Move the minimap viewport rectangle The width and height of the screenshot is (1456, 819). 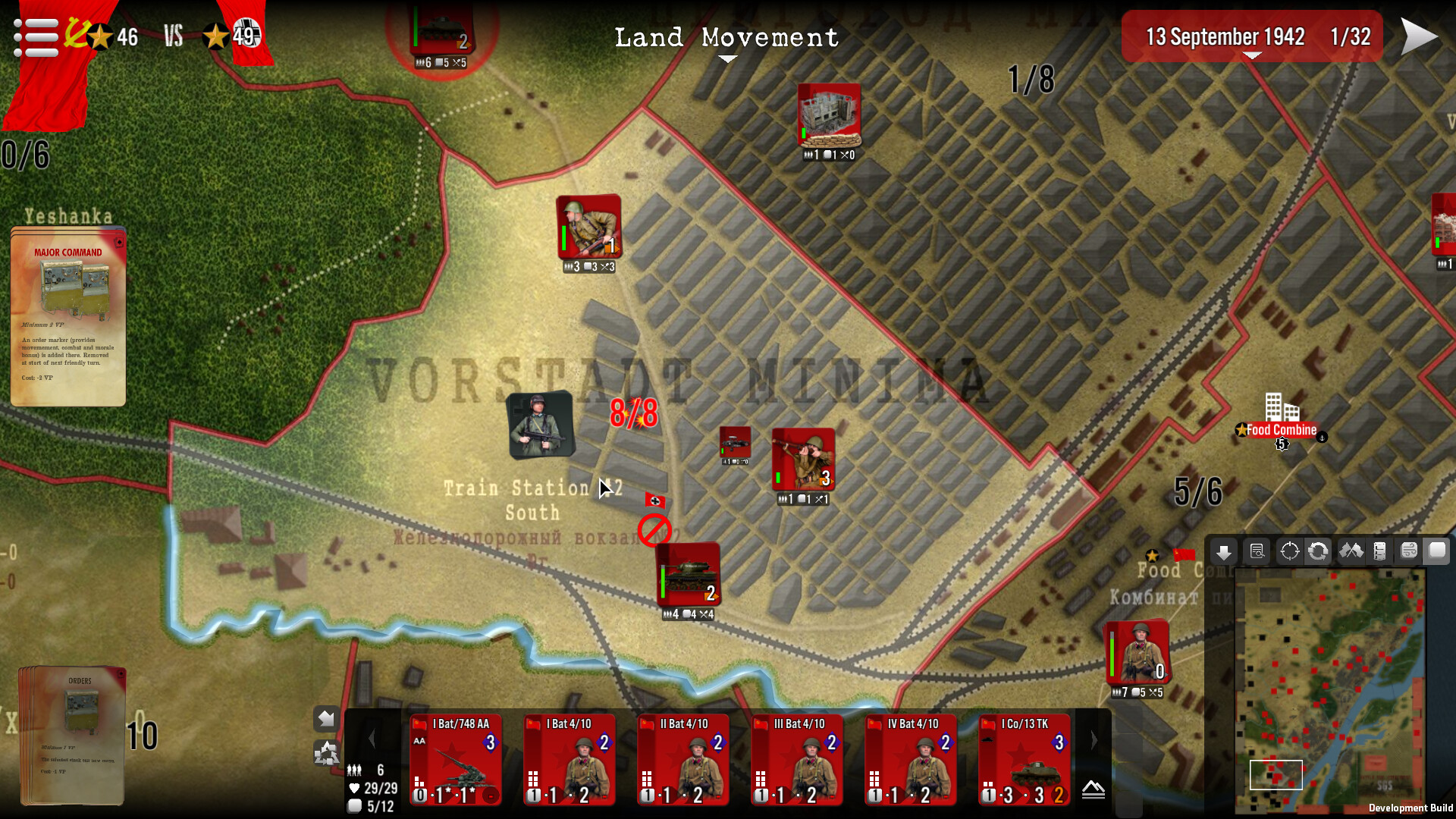[1276, 775]
